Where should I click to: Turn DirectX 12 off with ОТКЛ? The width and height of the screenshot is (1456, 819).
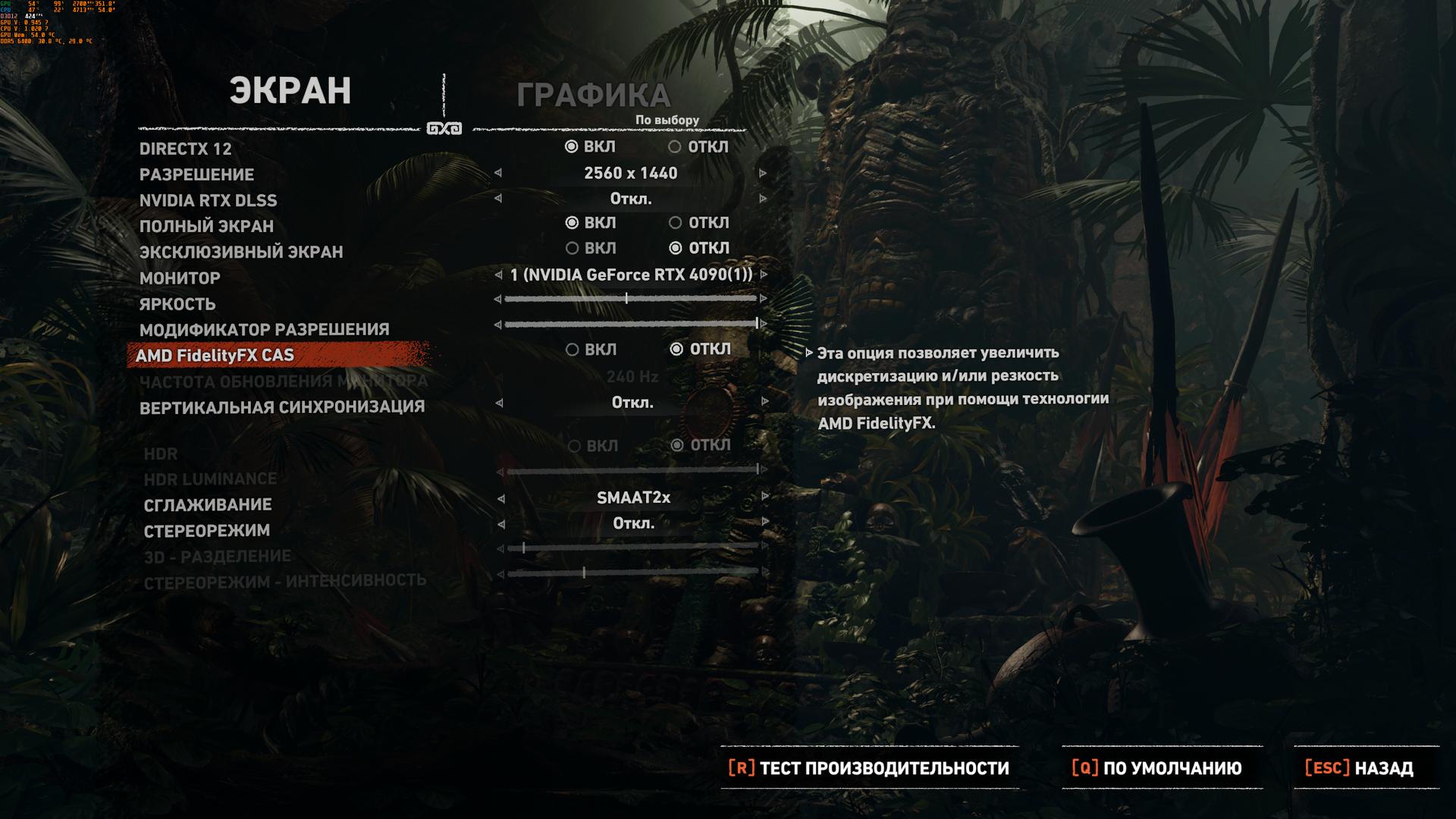point(675,147)
